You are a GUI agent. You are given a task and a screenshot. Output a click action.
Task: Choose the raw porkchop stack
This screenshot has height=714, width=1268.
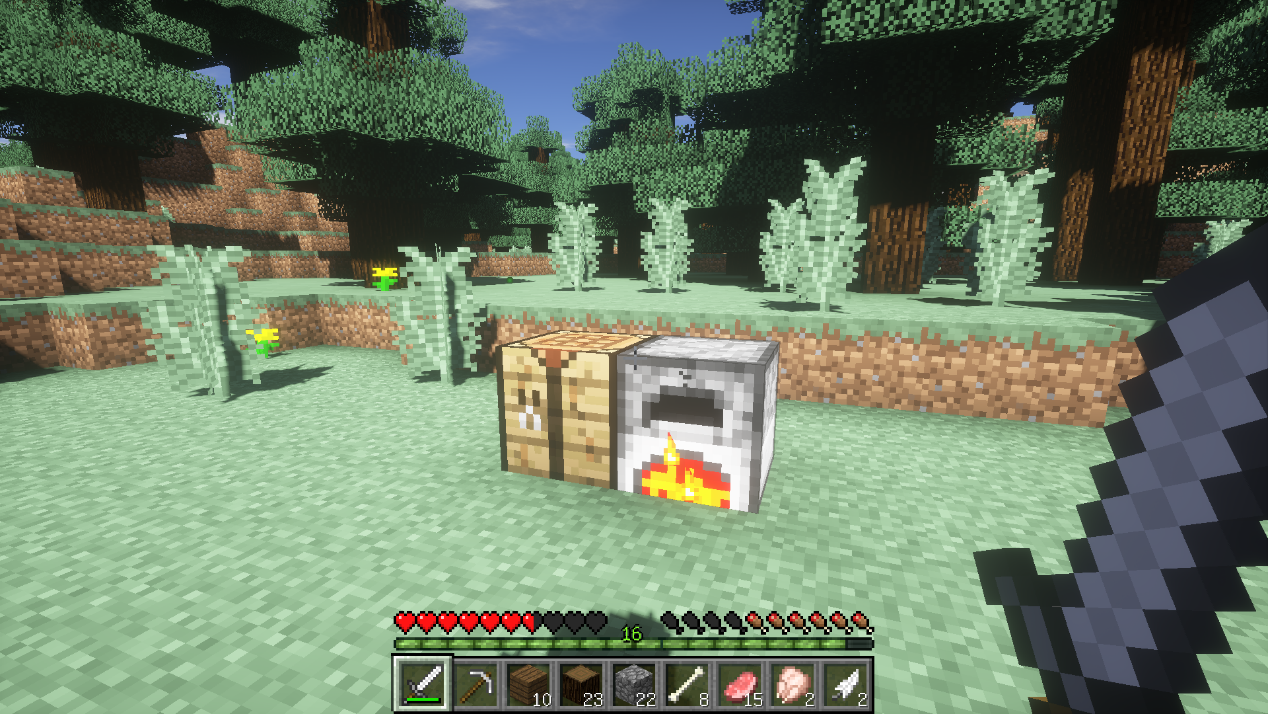click(738, 684)
